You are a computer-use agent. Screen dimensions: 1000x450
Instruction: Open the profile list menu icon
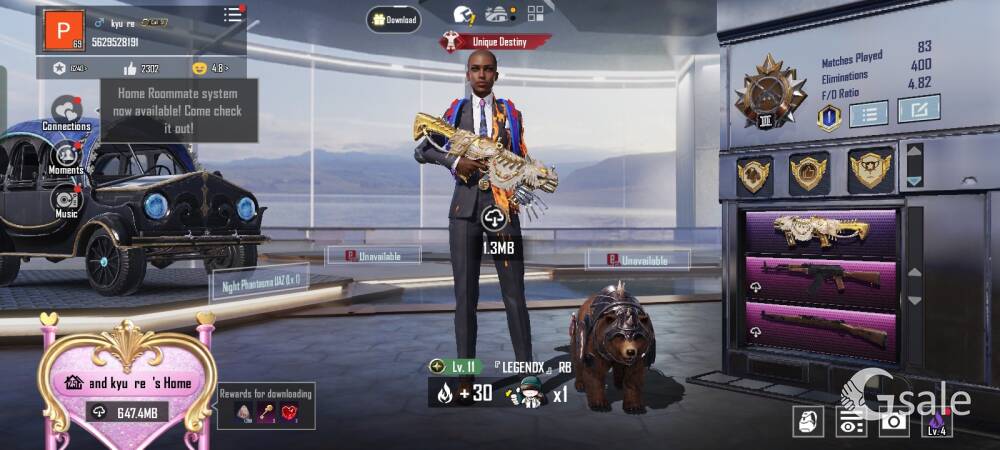[x=233, y=14]
